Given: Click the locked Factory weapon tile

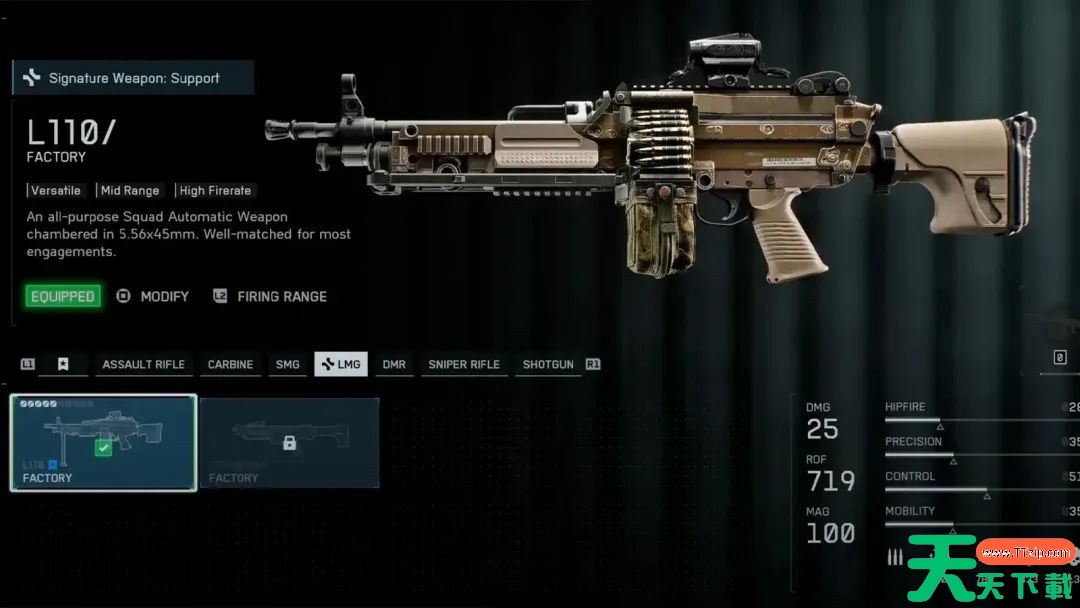Looking at the screenshot, I should coord(289,442).
